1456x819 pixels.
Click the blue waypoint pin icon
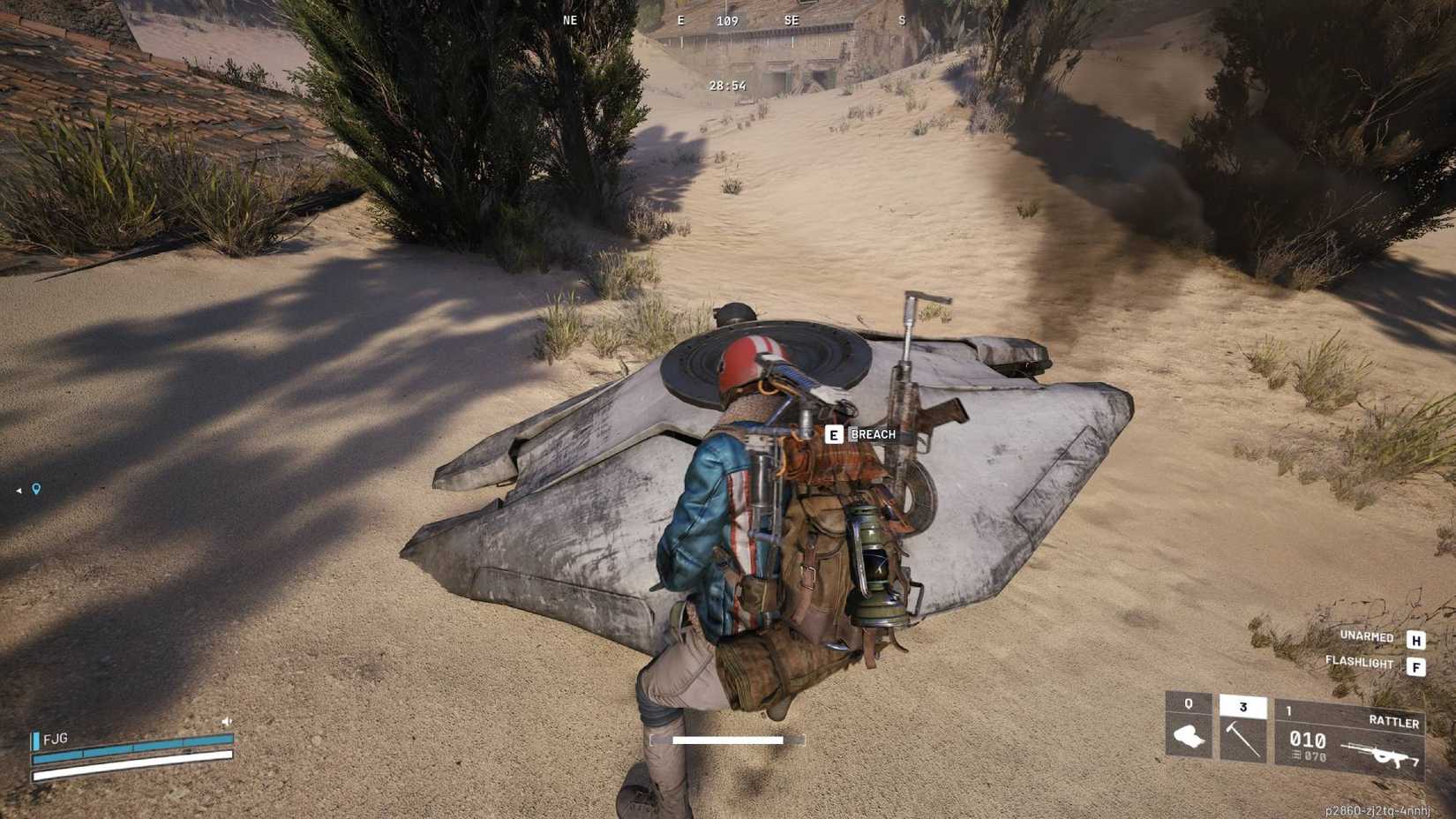pyautogui.click(x=35, y=486)
